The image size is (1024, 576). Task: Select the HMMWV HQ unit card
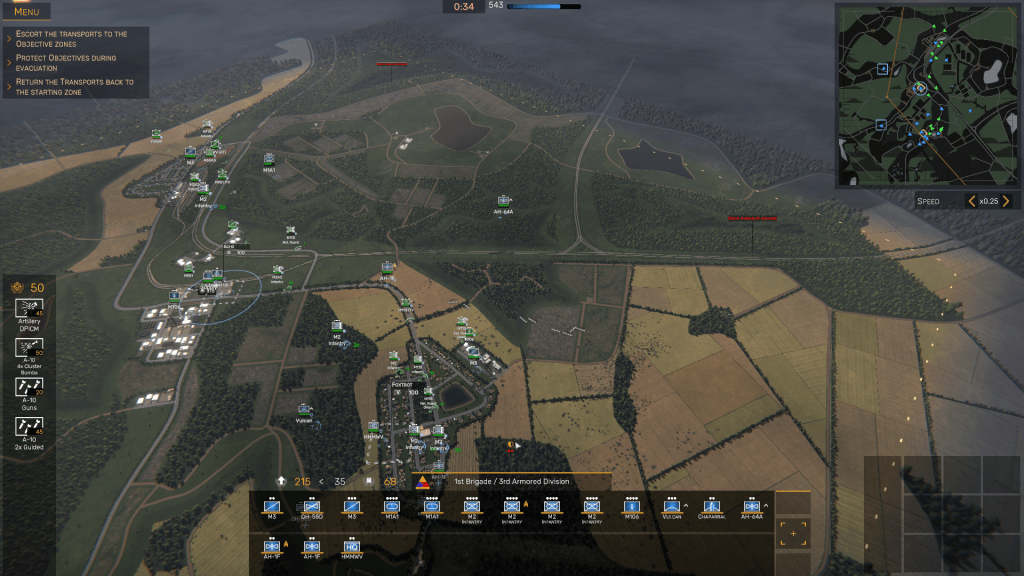pyautogui.click(x=351, y=548)
